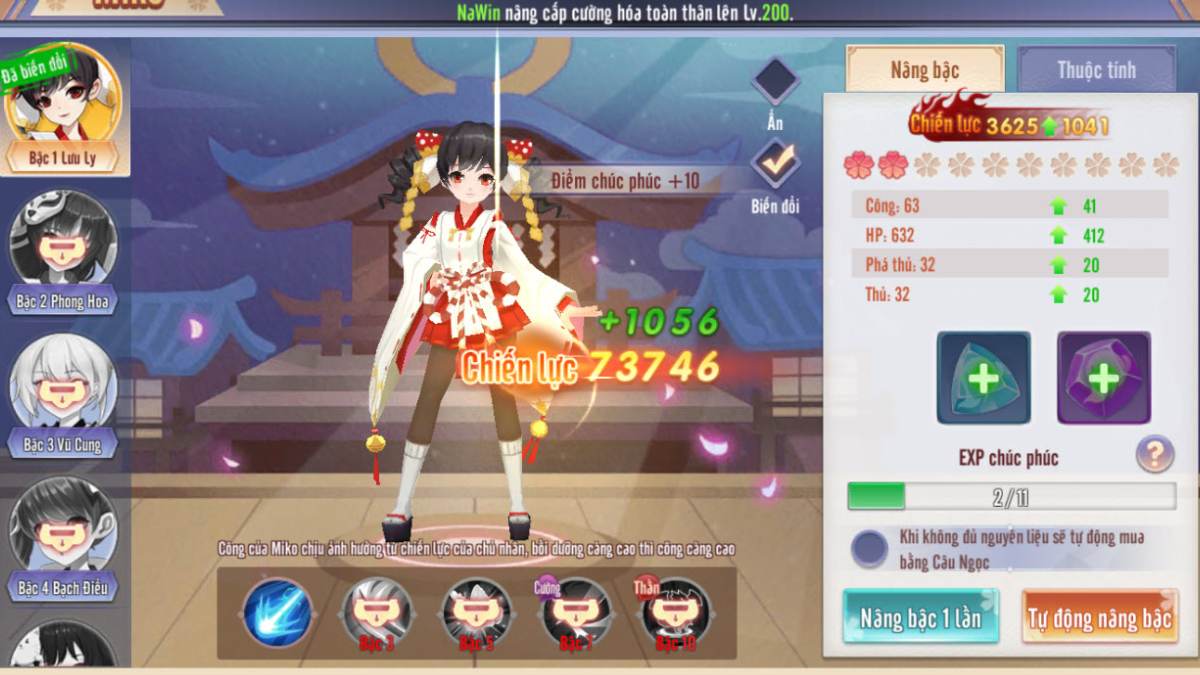The width and height of the screenshot is (1200, 675).
Task: Select the locked Bậc 3 Vũ Cung portrait
Action: 62,392
